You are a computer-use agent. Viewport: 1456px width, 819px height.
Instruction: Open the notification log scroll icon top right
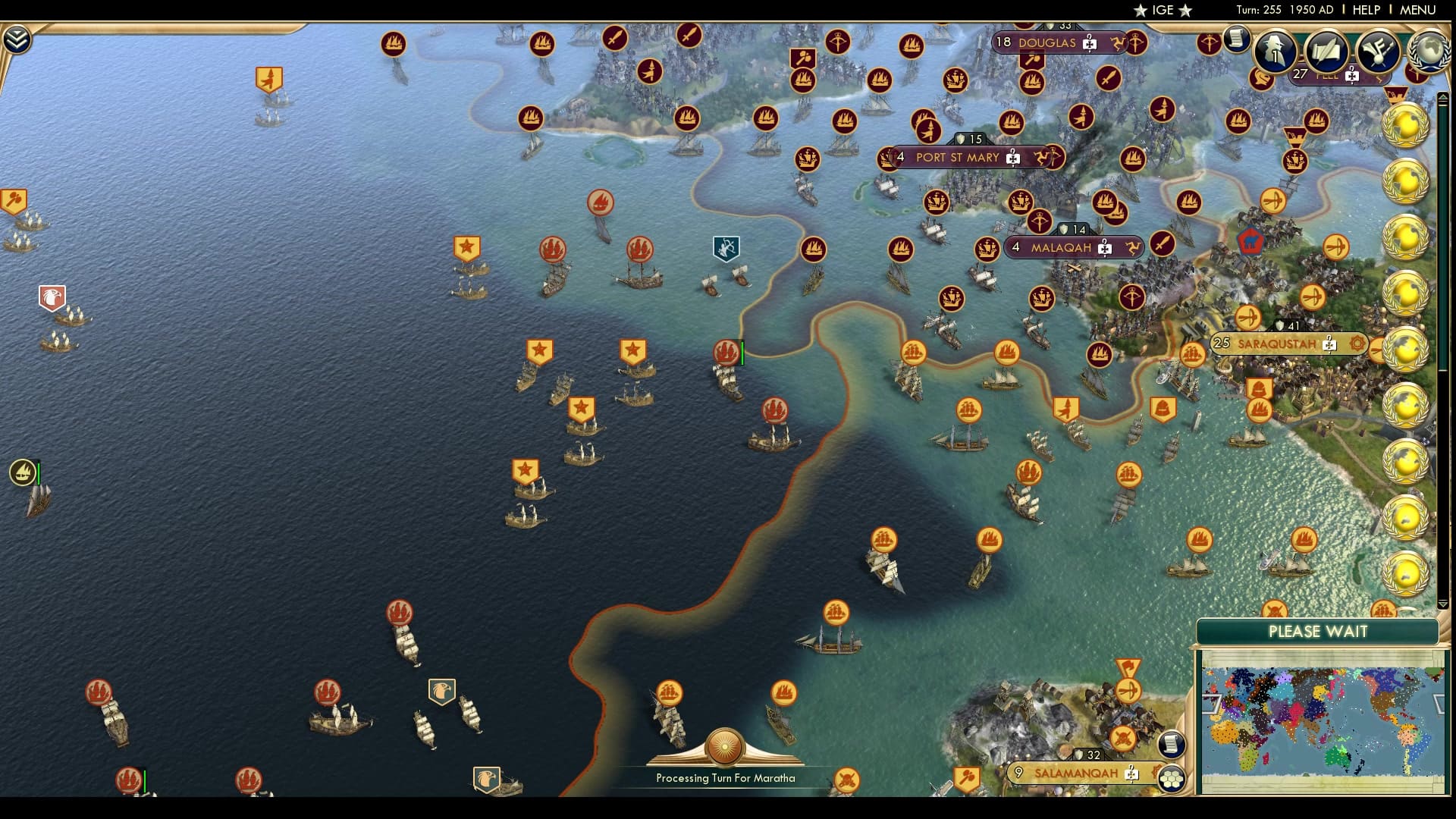1236,39
